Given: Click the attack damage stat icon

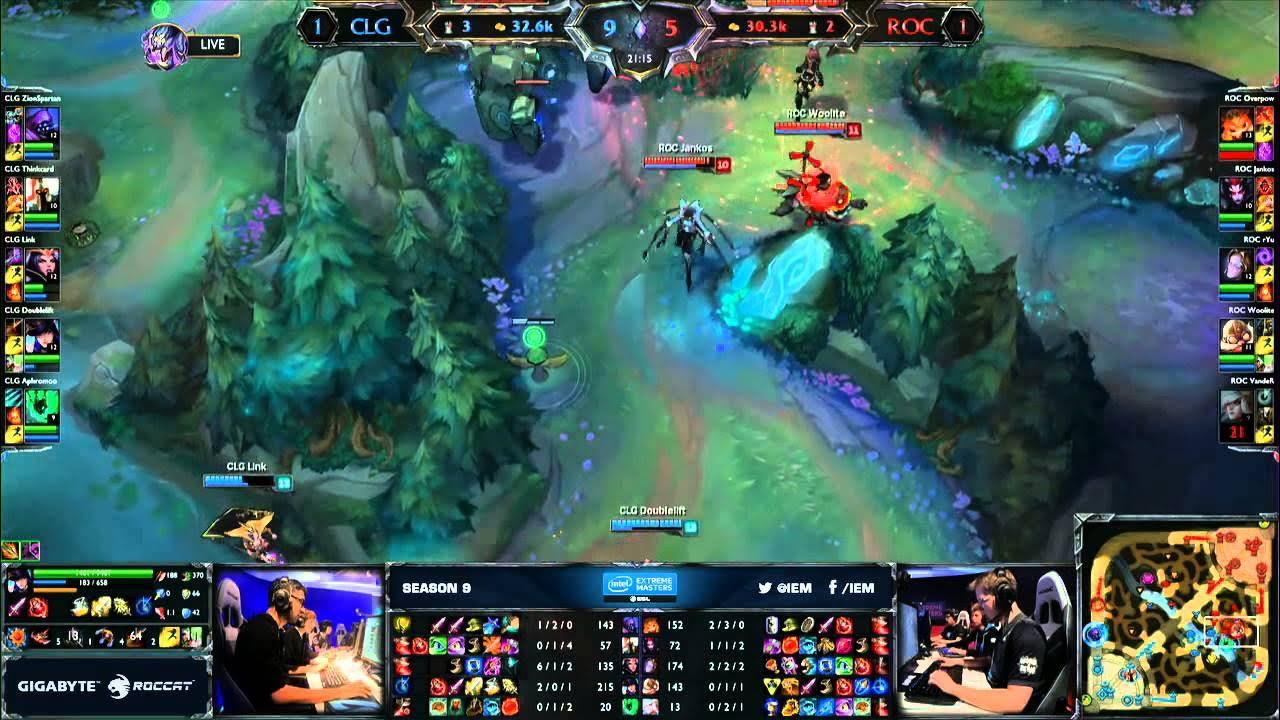Looking at the screenshot, I should (x=161, y=576).
